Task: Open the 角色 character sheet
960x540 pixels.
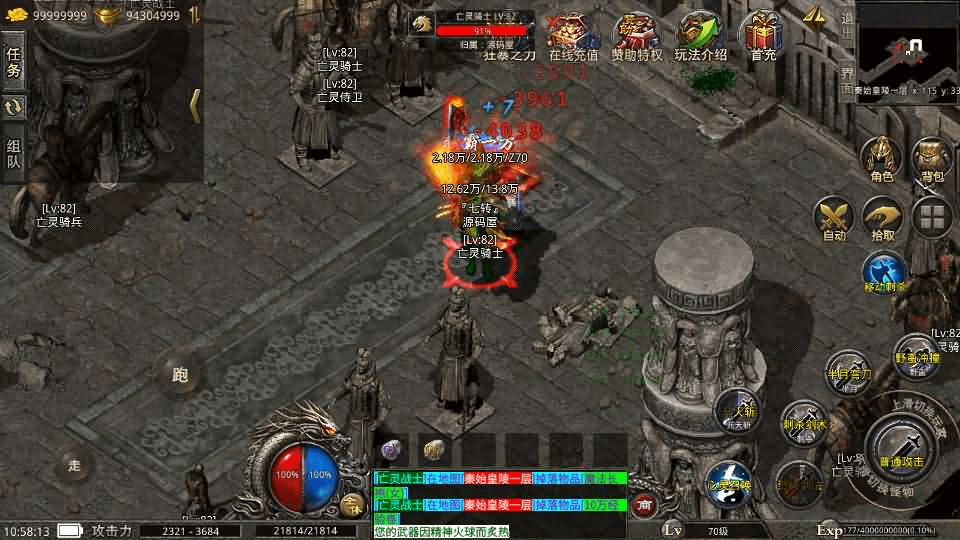Action: click(x=881, y=160)
